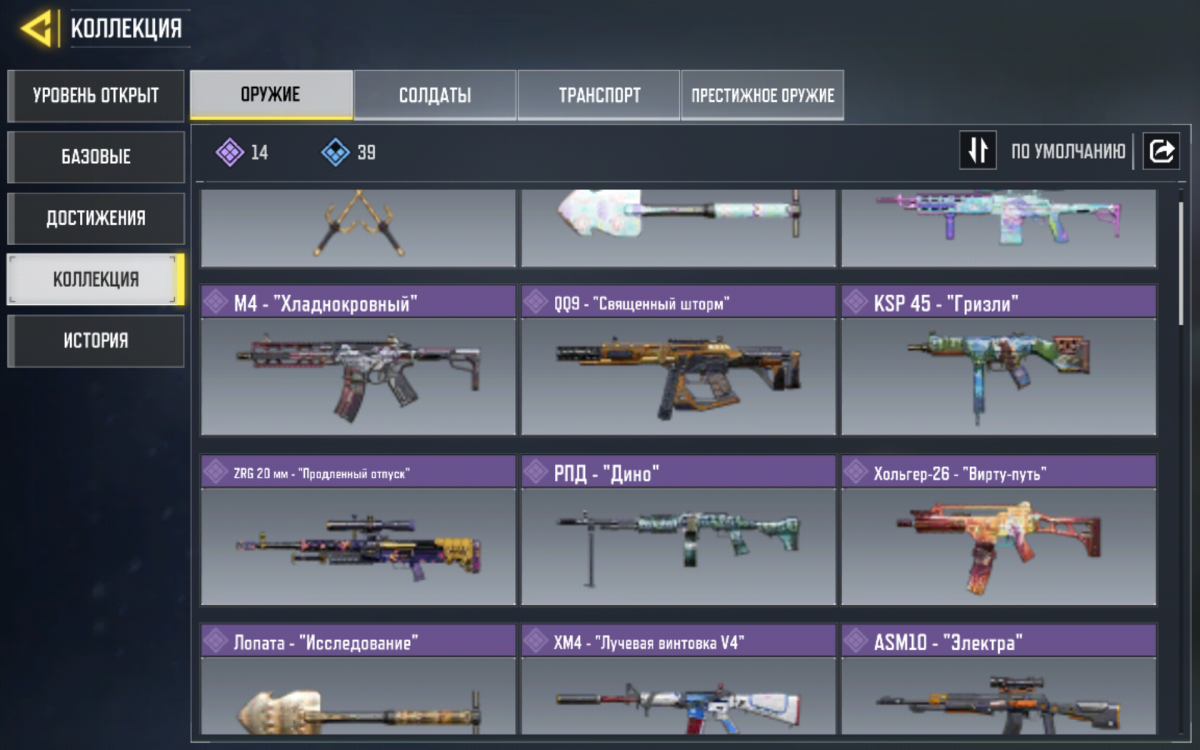This screenshot has width=1200, height=750.
Task: Select the Хольгер-26 Вирту-путь card
Action: coord(998,530)
